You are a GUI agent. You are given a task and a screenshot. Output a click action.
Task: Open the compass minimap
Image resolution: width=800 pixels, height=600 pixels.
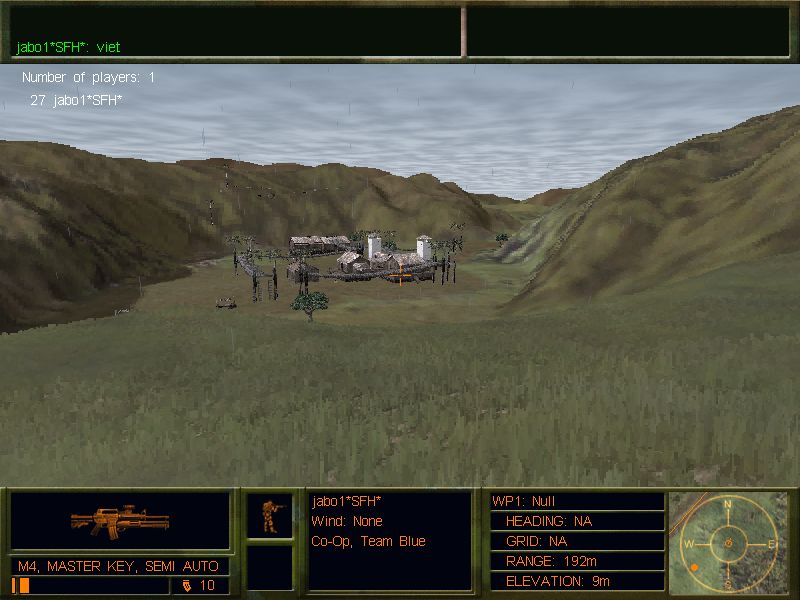pyautogui.click(x=728, y=543)
